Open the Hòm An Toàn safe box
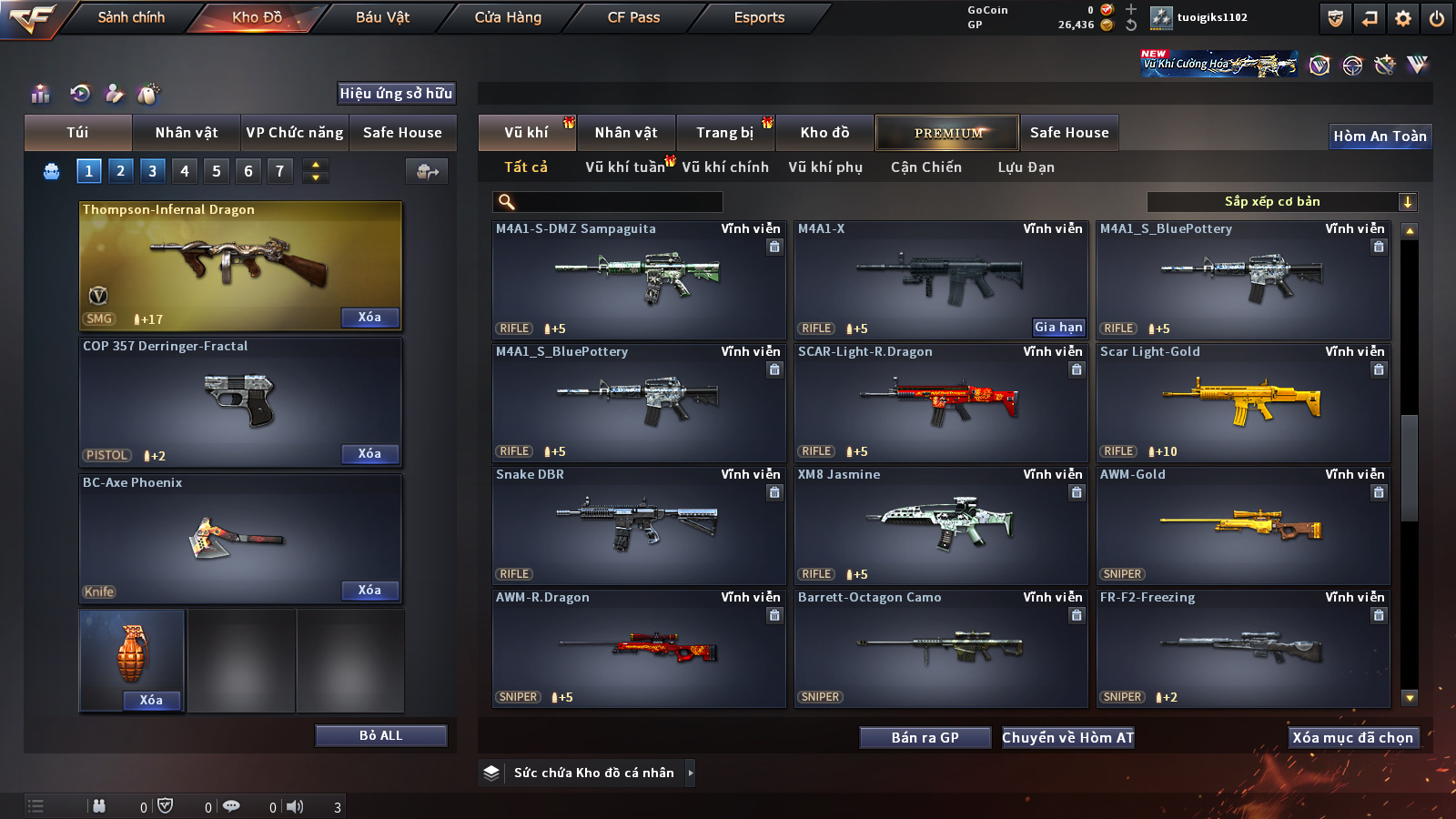 [1380, 136]
